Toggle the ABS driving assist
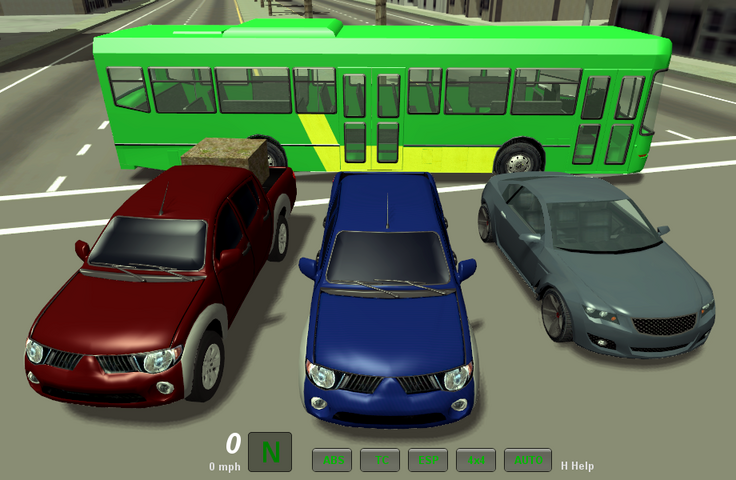The image size is (736, 480). pos(332,460)
